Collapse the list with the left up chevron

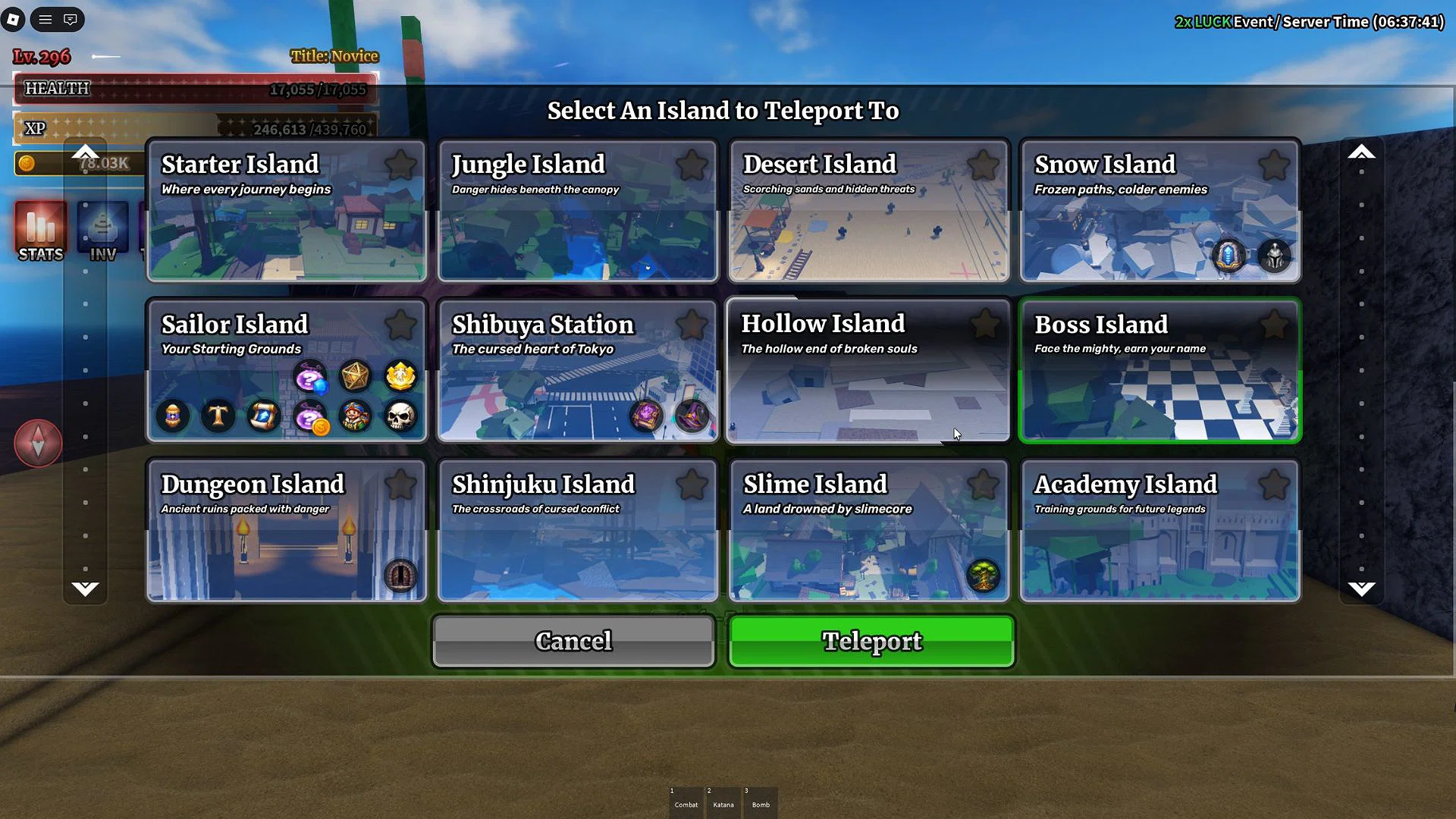point(86,152)
